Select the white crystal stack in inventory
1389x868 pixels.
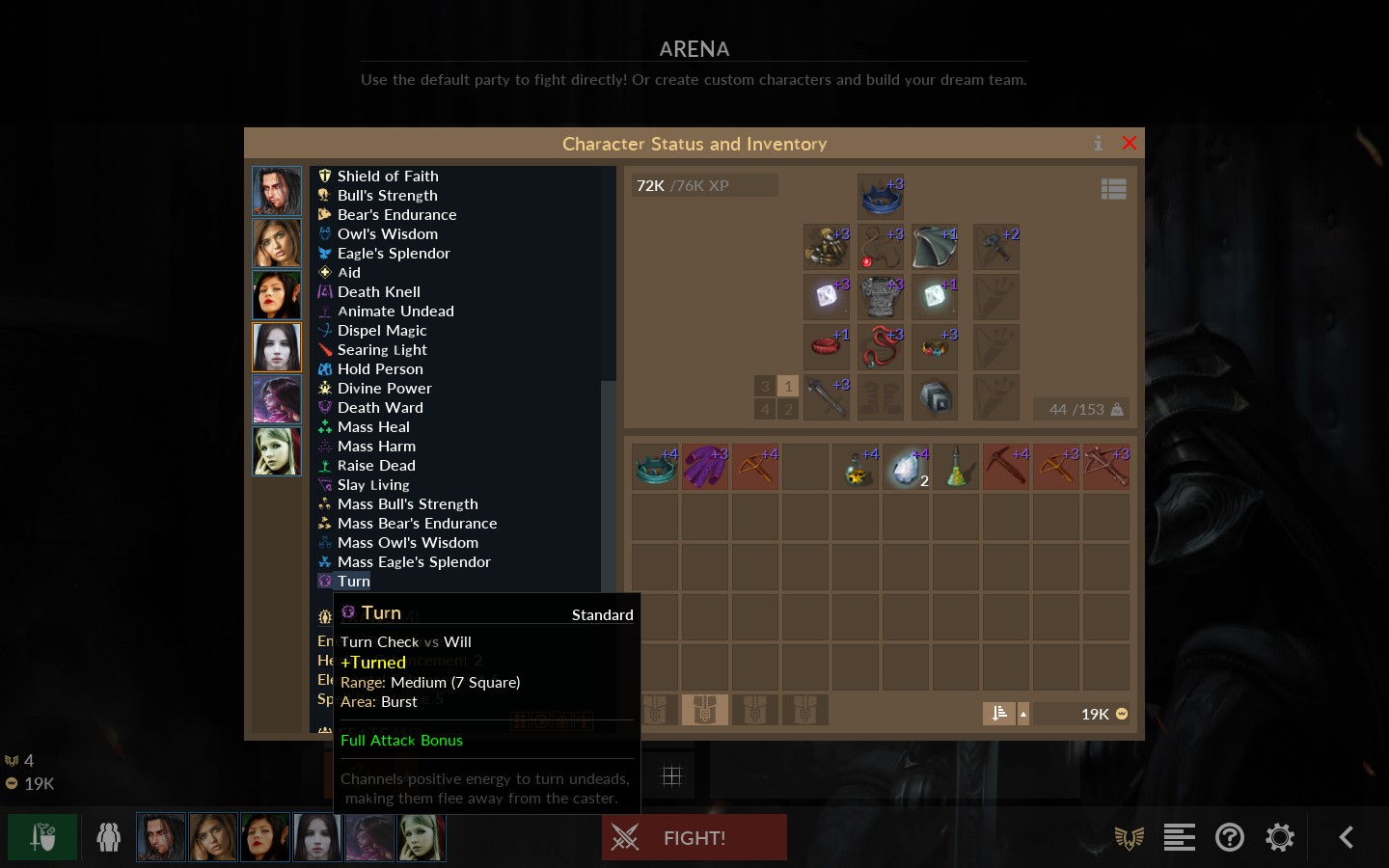pos(906,467)
